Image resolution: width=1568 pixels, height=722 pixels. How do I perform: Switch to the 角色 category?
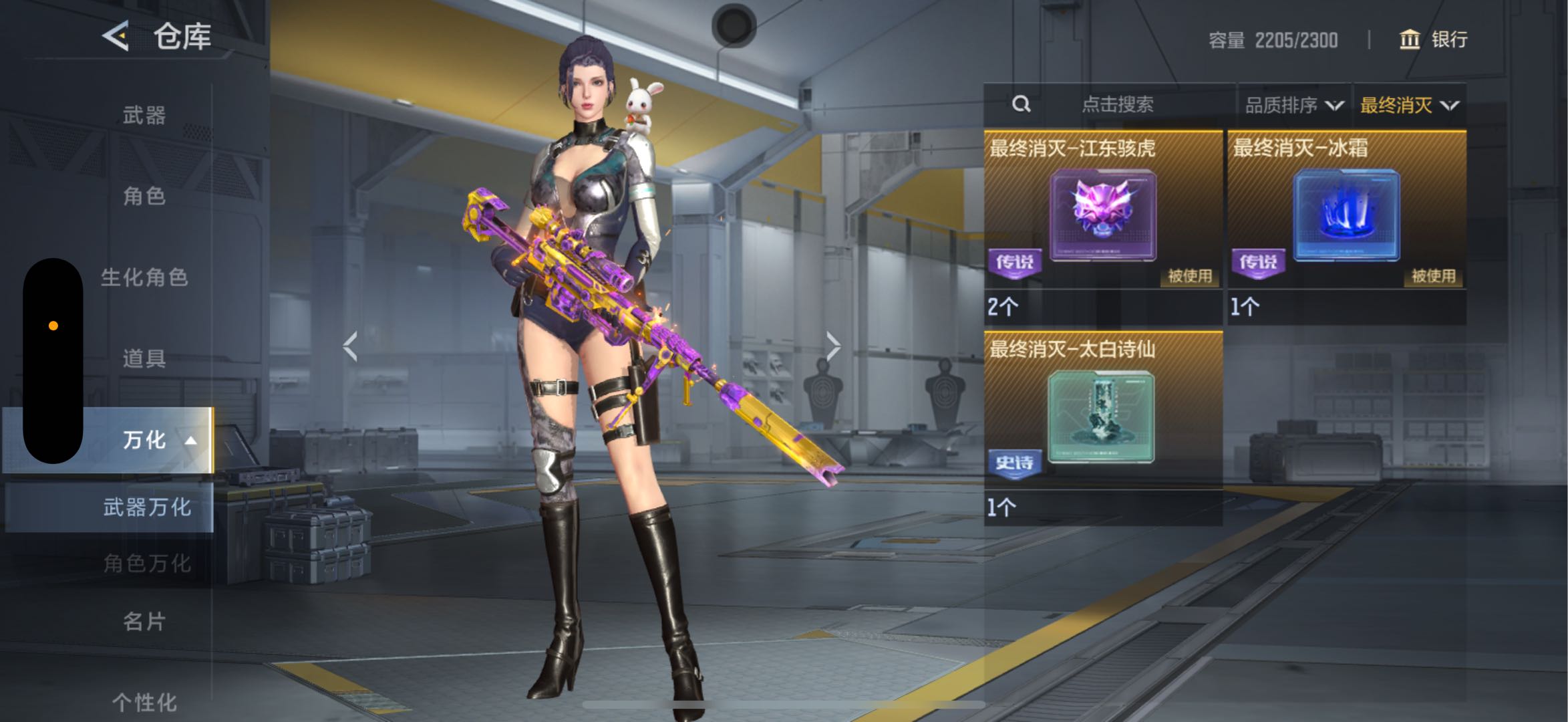[144, 197]
